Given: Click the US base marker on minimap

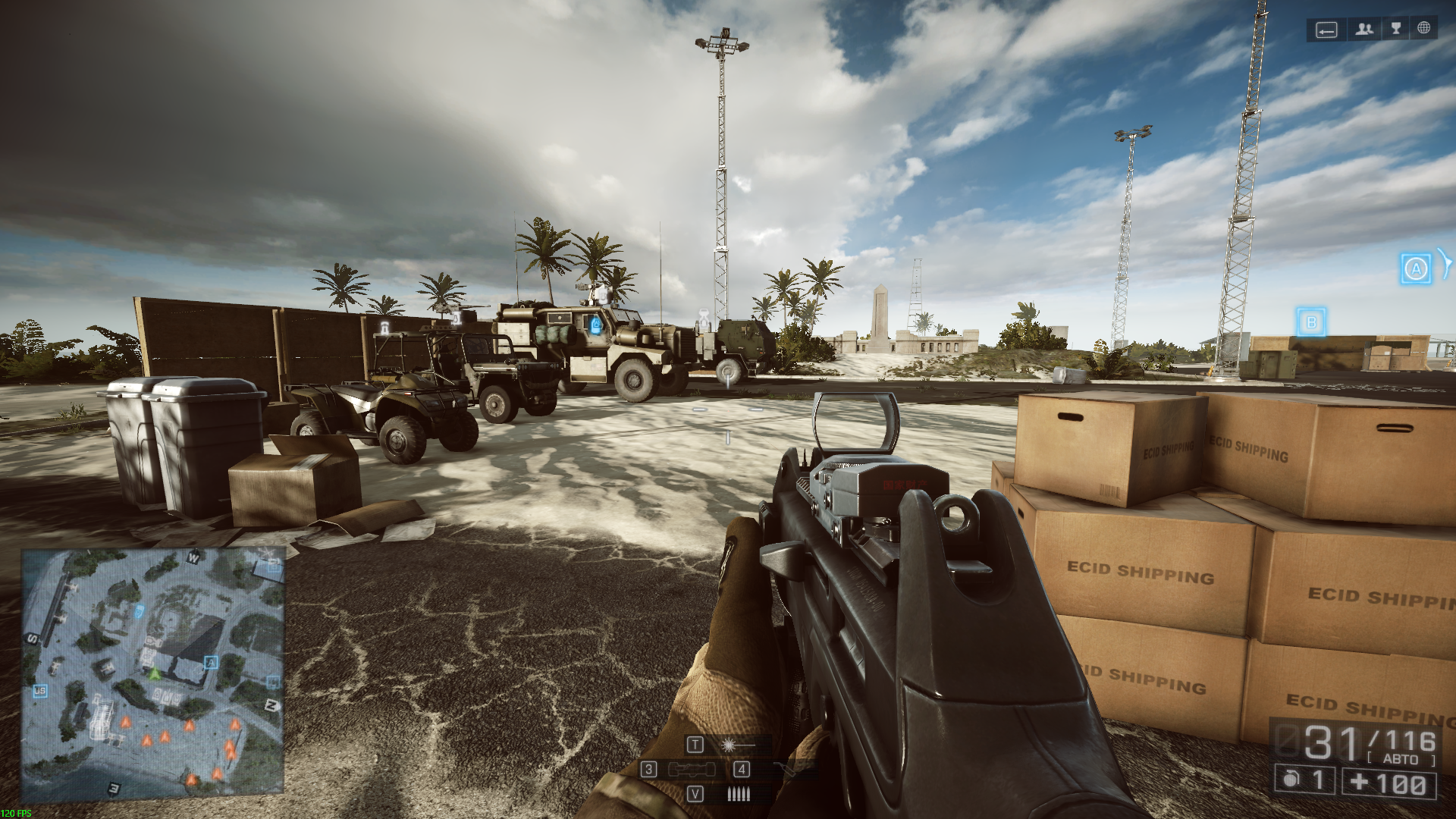Looking at the screenshot, I should coord(39,691).
